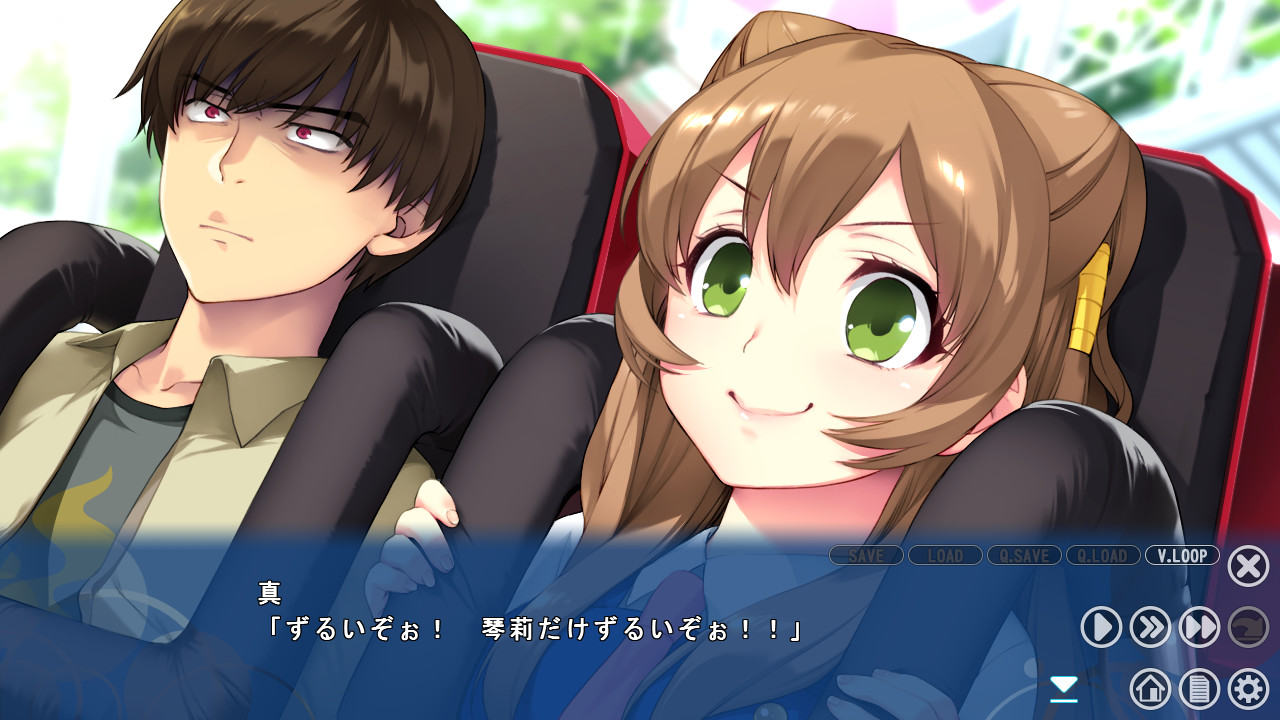This screenshot has height=720, width=1280.
Task: Click the SAVE button
Action: click(866, 556)
